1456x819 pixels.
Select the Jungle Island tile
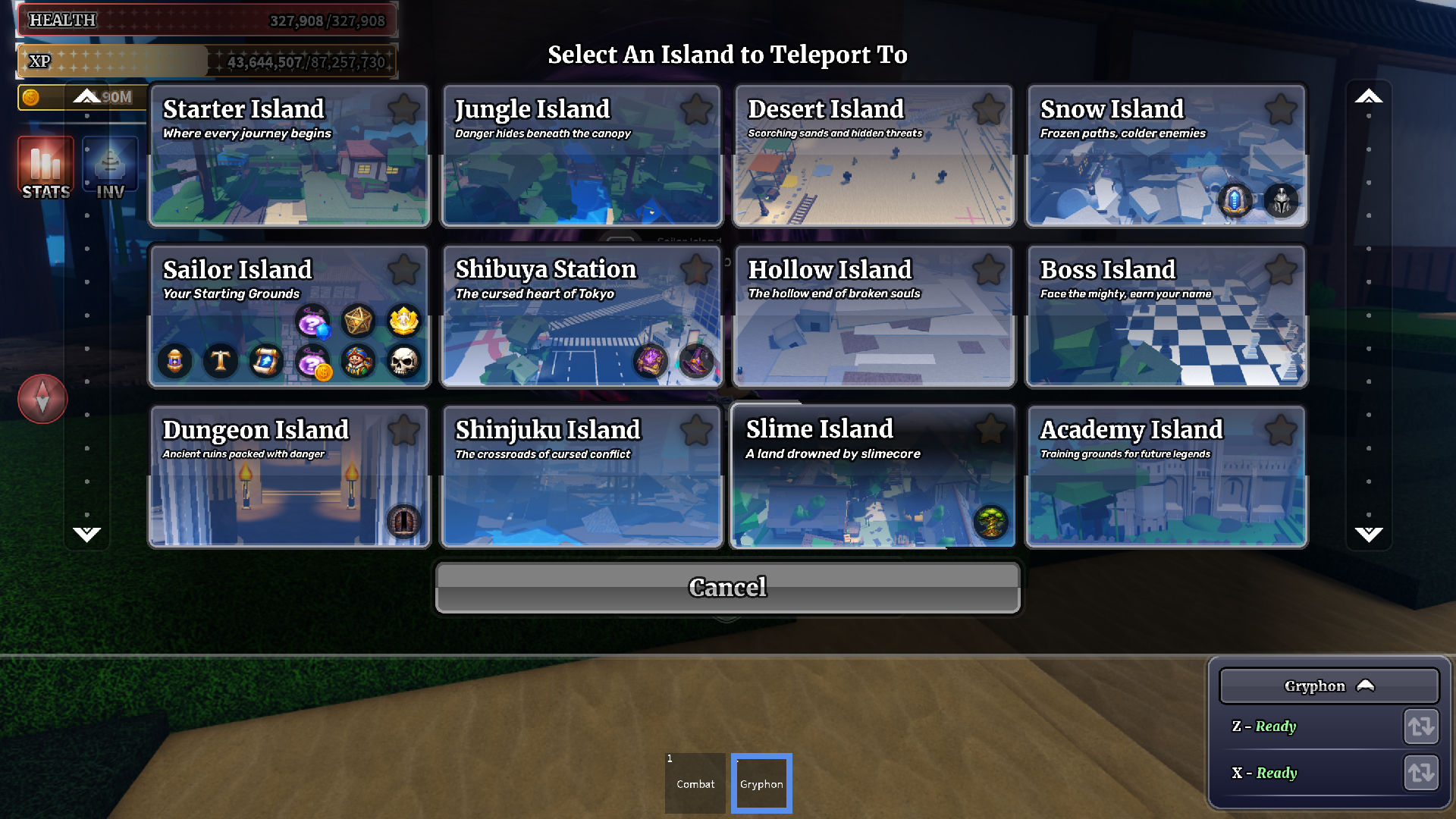(581, 174)
